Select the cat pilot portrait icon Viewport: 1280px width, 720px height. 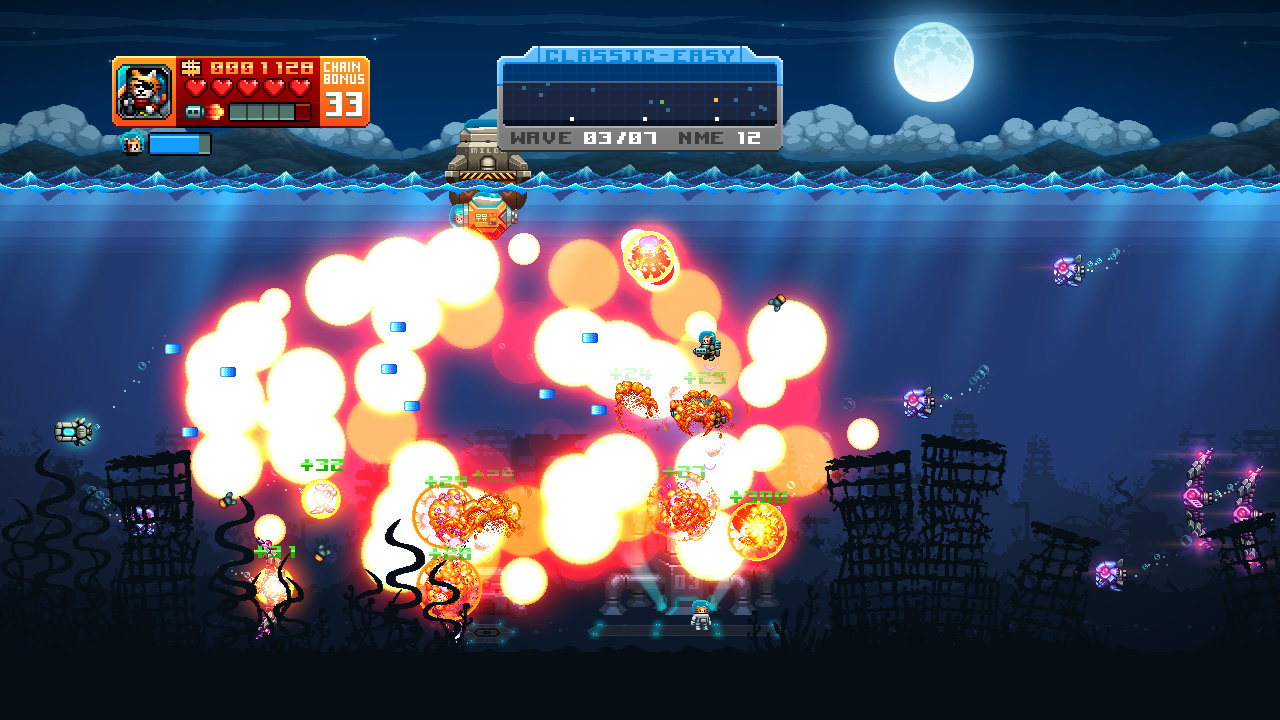coord(143,90)
